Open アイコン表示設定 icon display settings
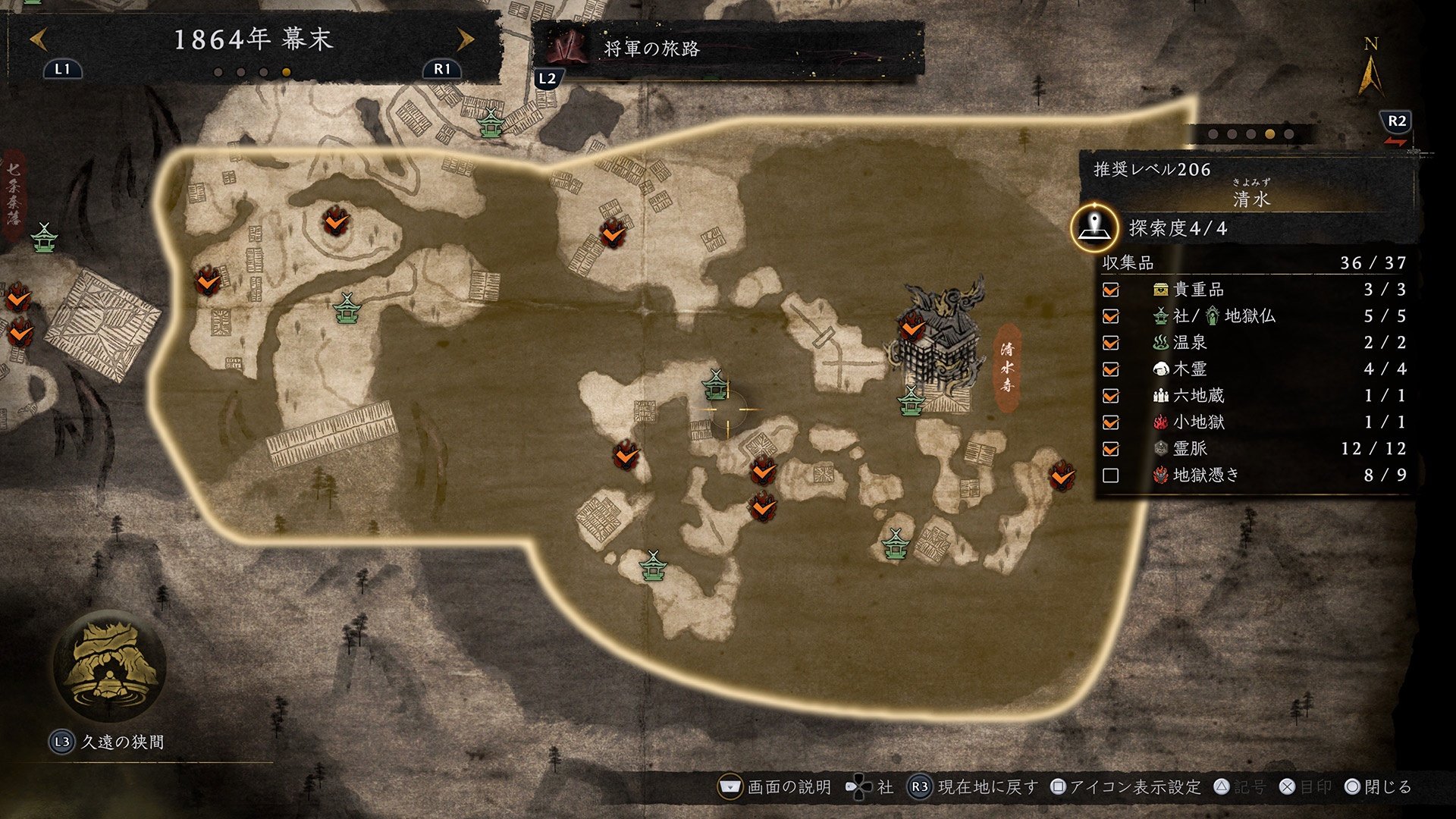This screenshot has width=1456, height=819. [x=1125, y=787]
